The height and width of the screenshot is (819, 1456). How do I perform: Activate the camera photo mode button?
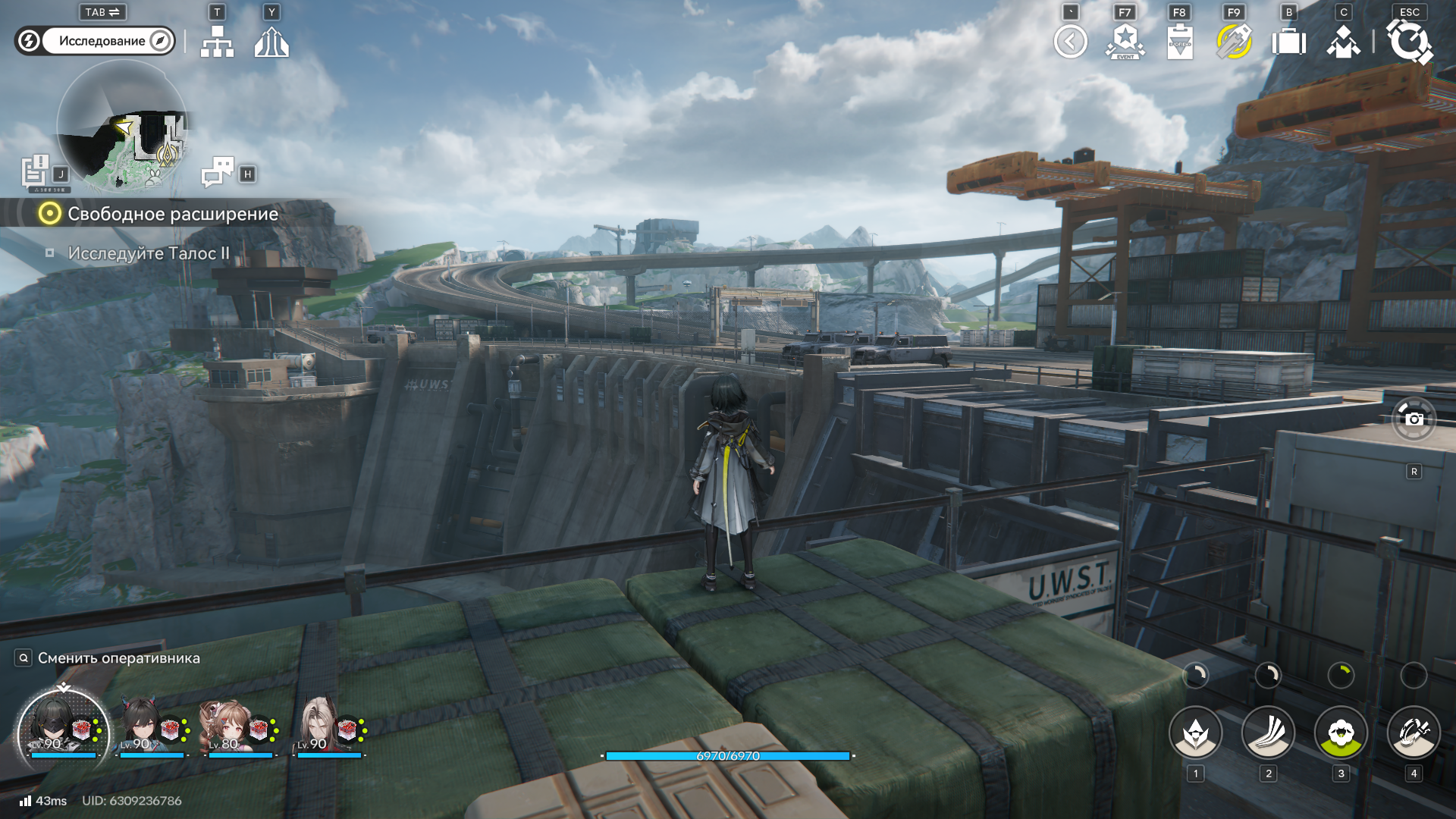click(x=1414, y=419)
